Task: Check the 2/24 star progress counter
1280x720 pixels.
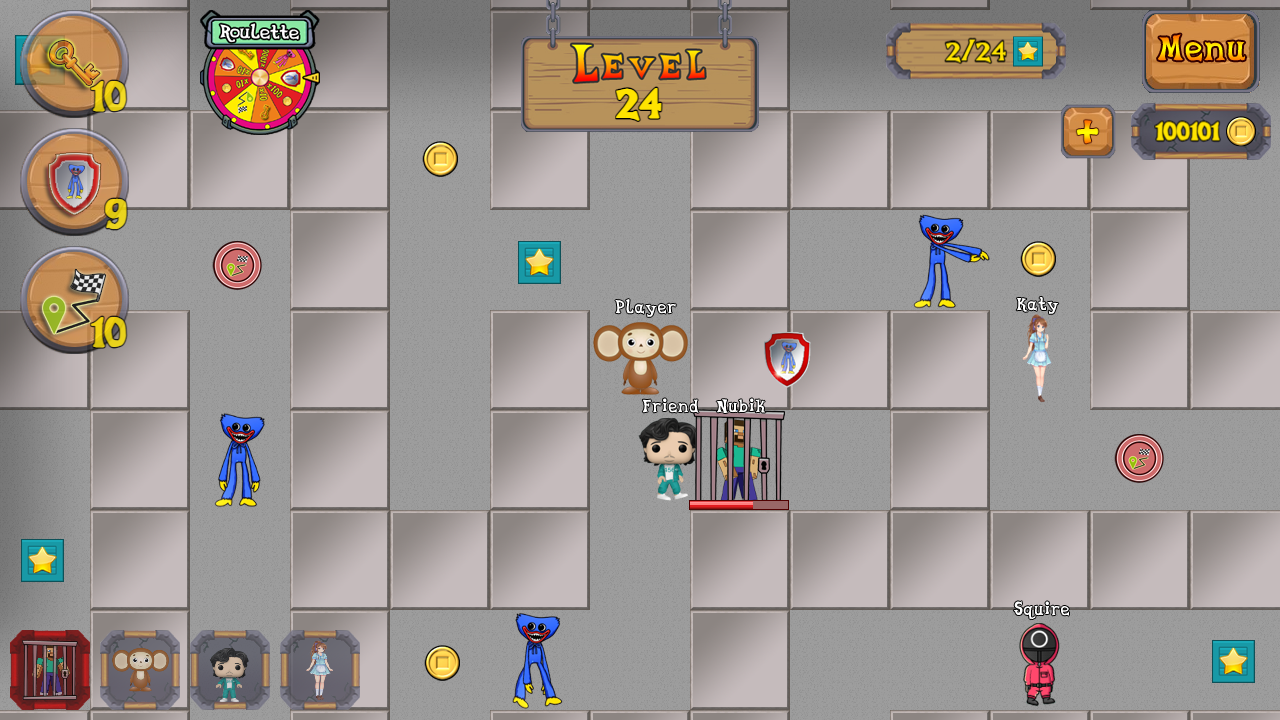Action: click(x=974, y=51)
